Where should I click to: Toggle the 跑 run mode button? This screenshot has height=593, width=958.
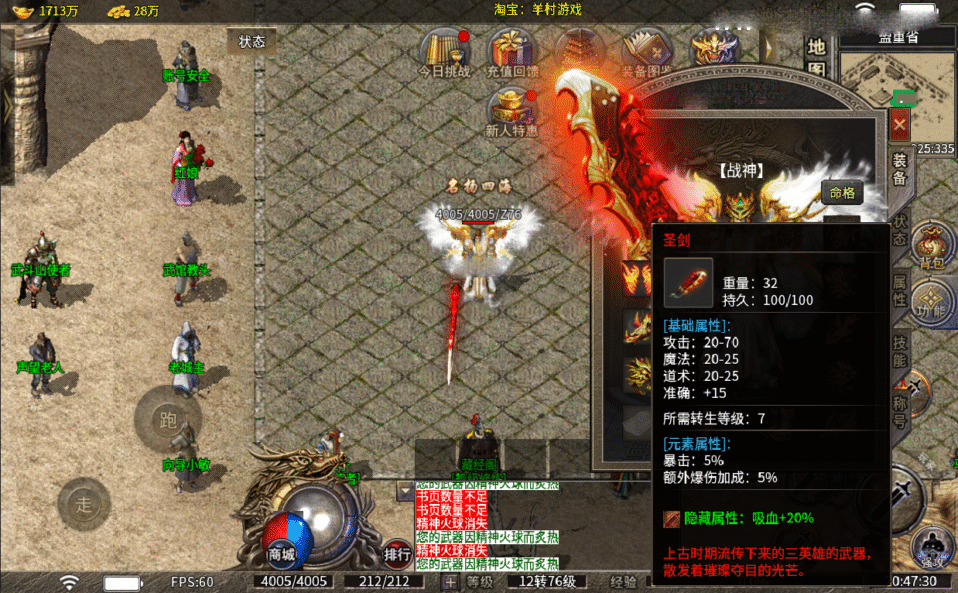coord(168,419)
